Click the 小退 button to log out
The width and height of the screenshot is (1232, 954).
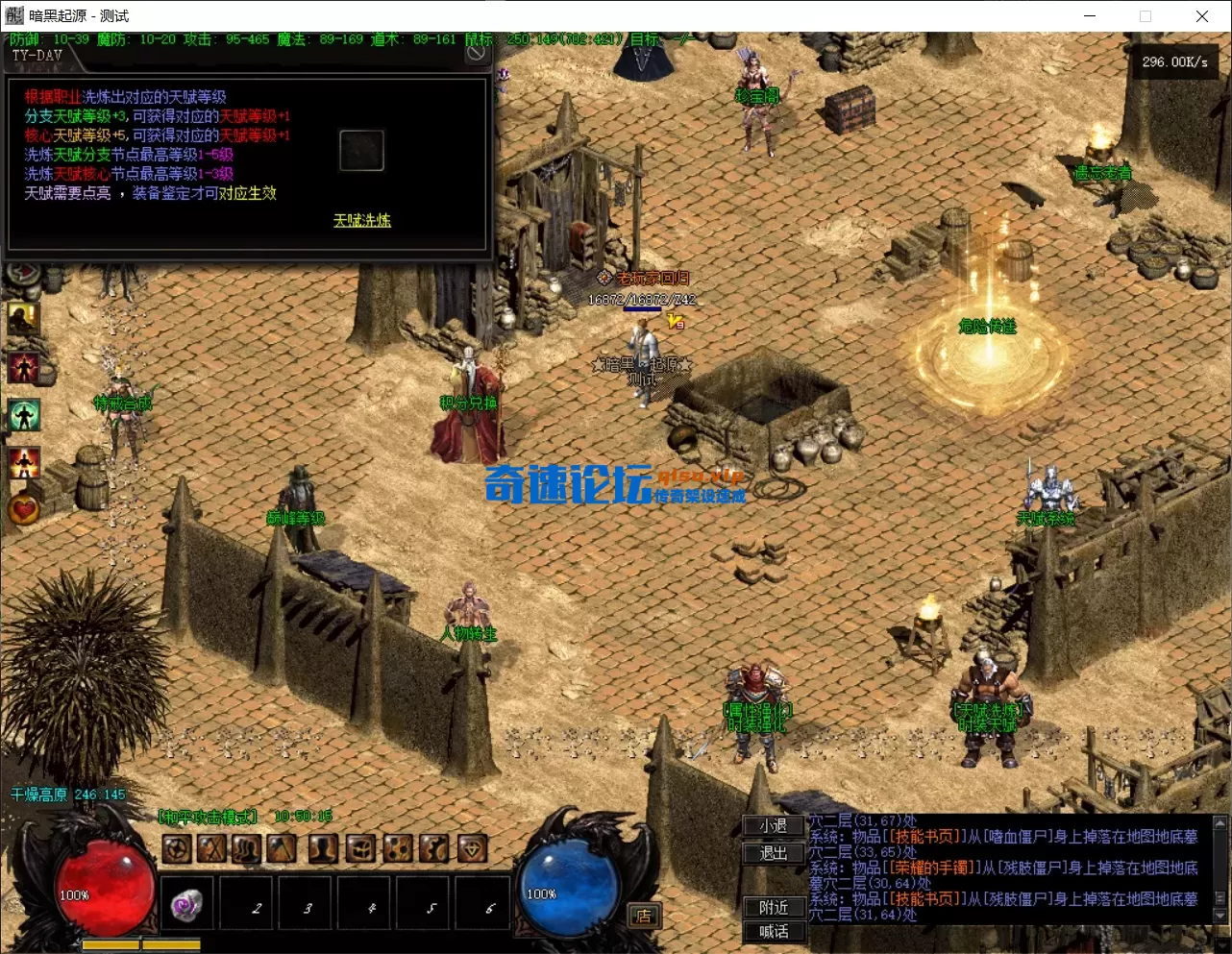[772, 826]
